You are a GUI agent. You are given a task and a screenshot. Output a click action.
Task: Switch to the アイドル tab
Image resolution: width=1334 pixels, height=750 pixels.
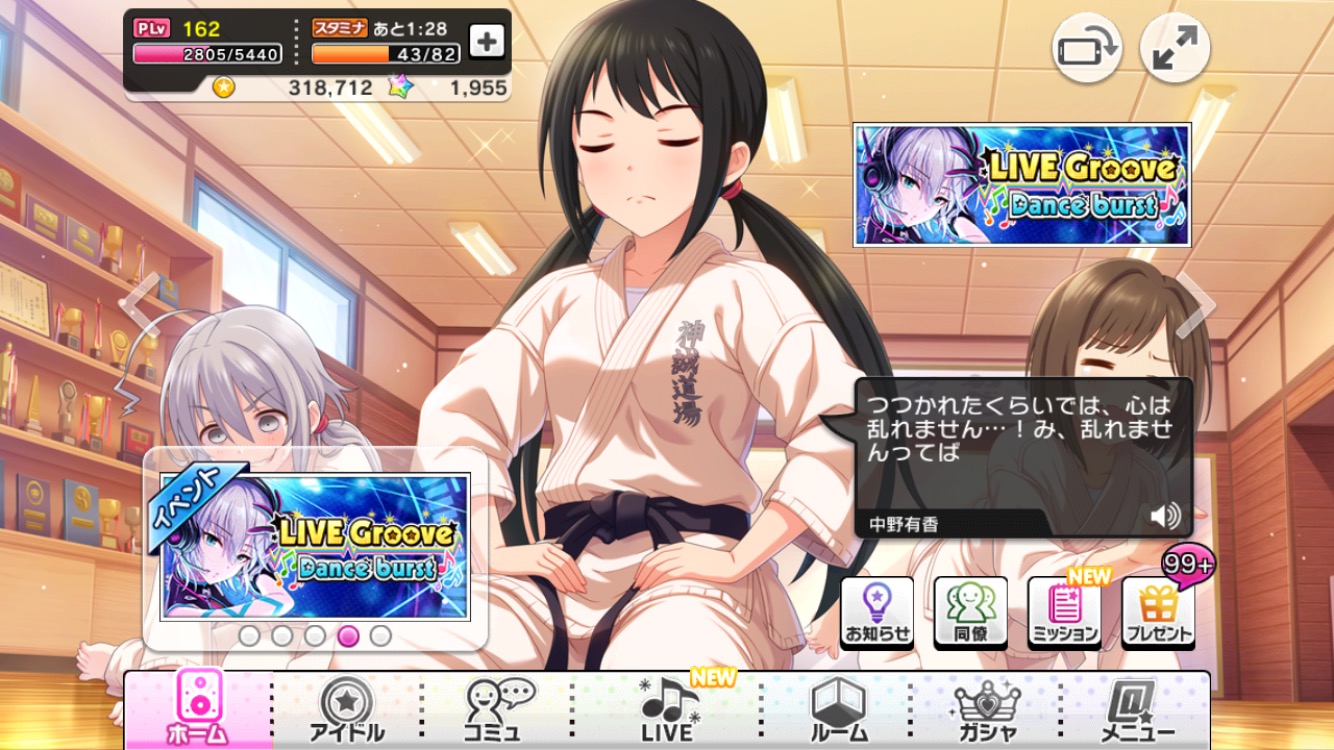[x=347, y=709]
